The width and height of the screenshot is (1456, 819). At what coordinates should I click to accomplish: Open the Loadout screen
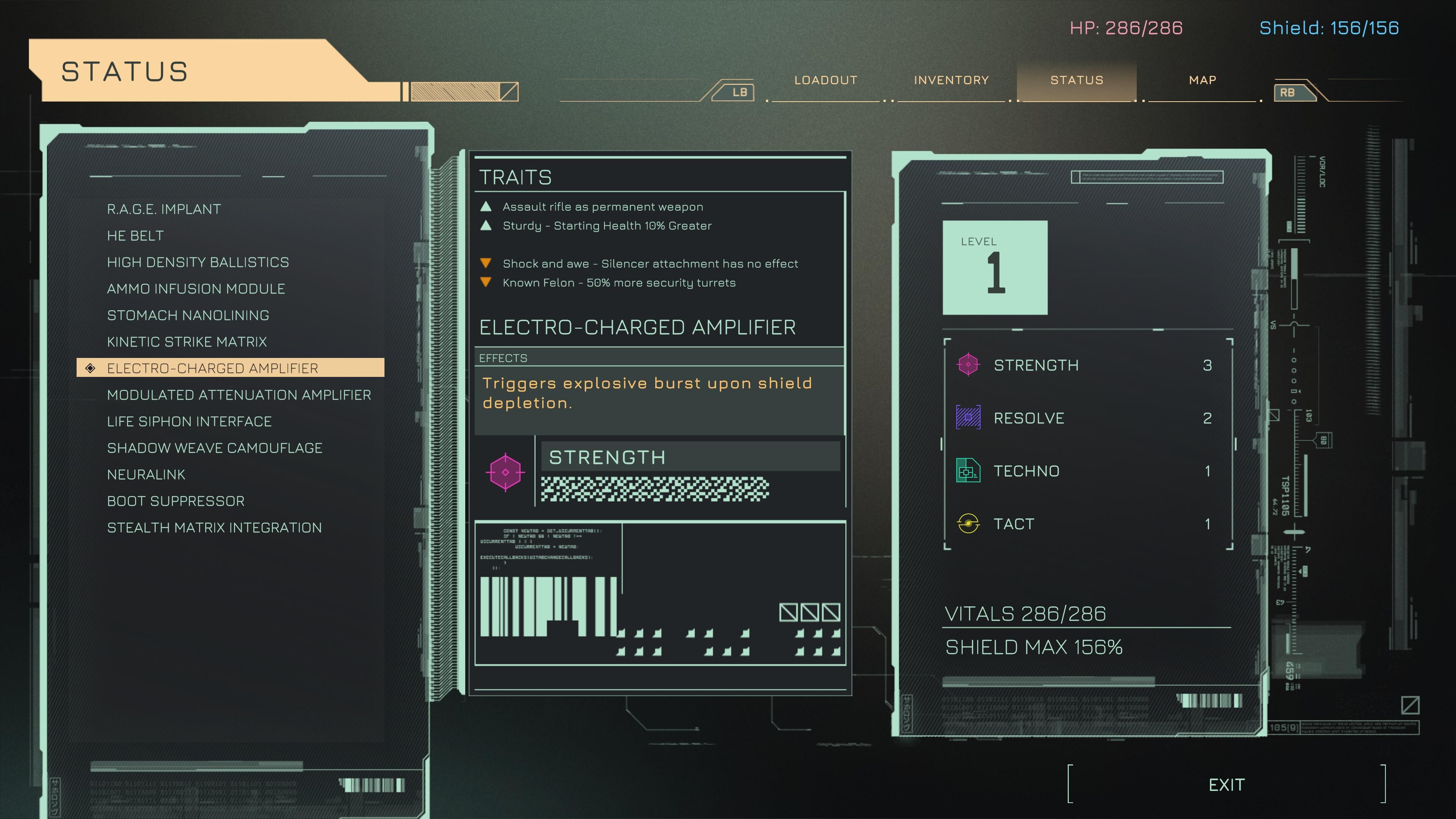click(826, 80)
